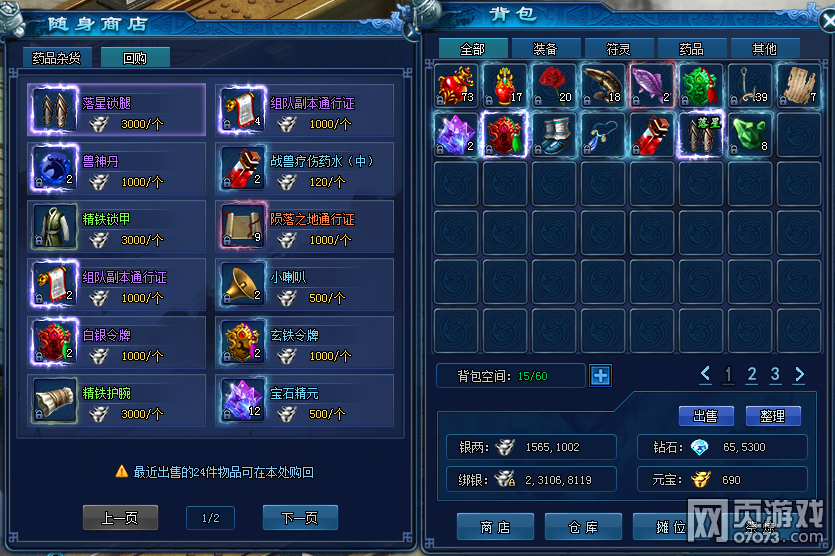835x556 pixels.
Task: Buy back the 落星锁腿 item
Action: [117, 110]
